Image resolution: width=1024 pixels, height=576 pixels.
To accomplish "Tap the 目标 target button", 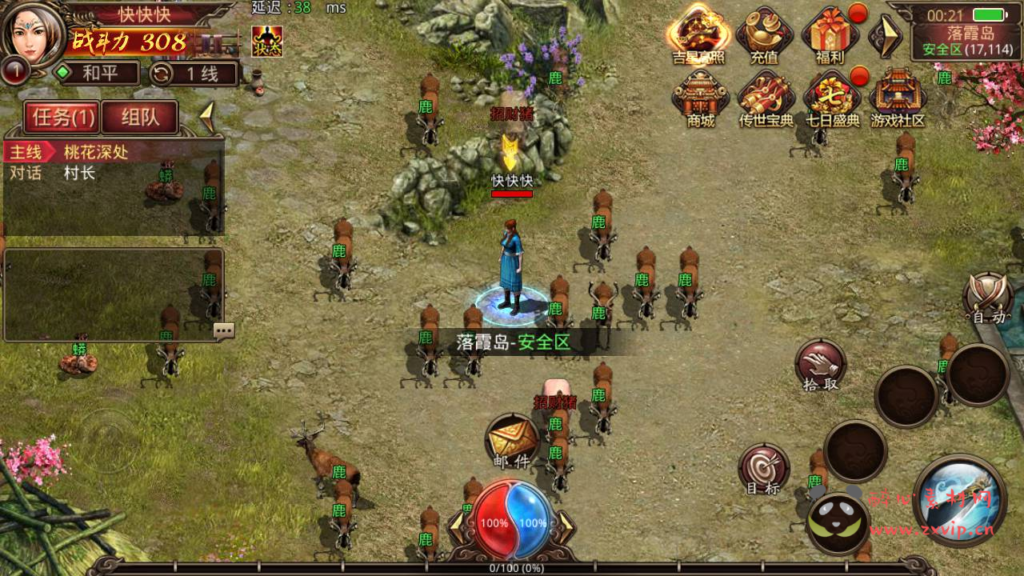I will coord(763,468).
